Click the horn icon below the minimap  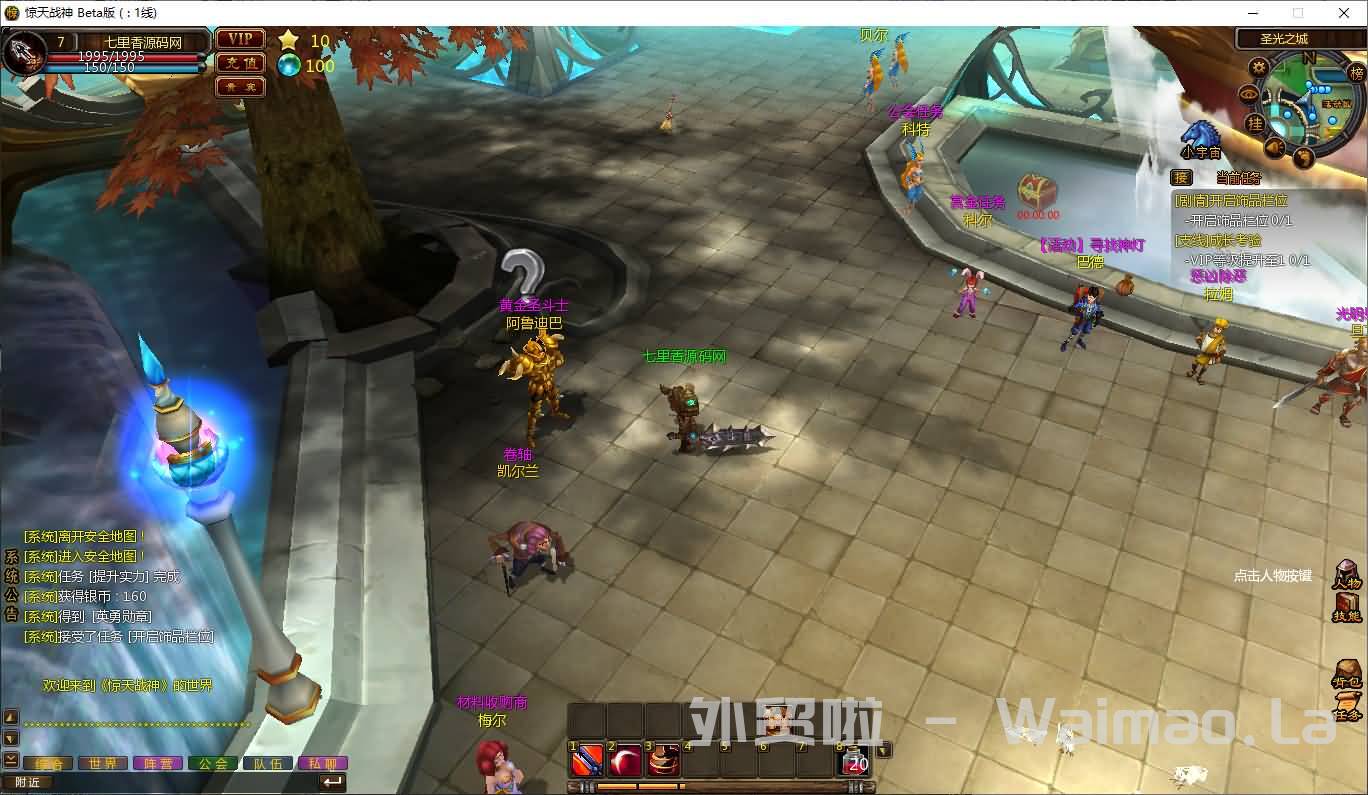pyautogui.click(x=1274, y=145)
